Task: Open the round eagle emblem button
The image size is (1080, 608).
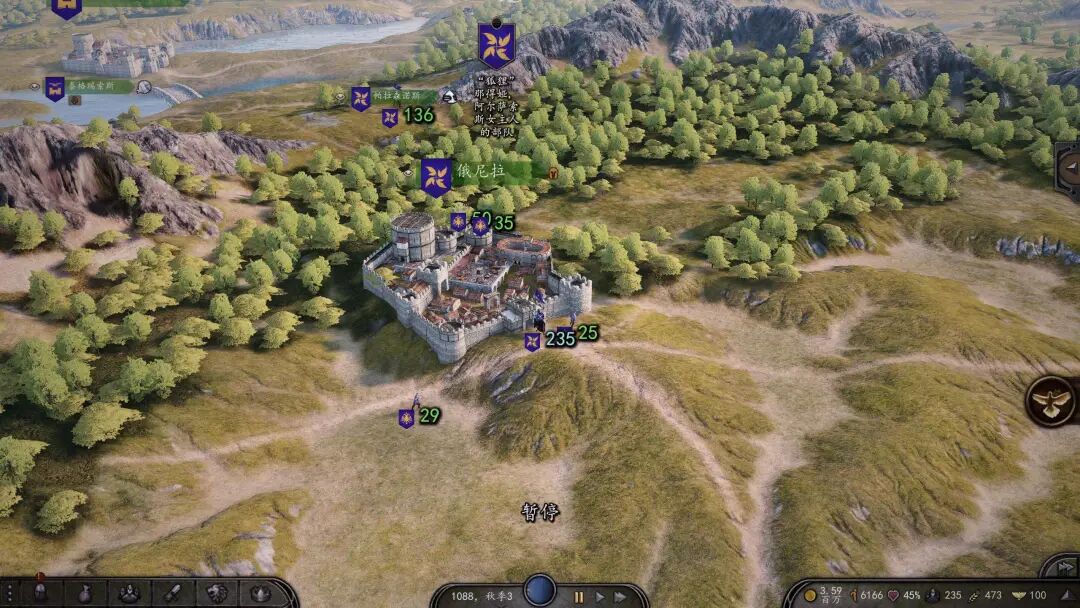Action: tap(1052, 401)
